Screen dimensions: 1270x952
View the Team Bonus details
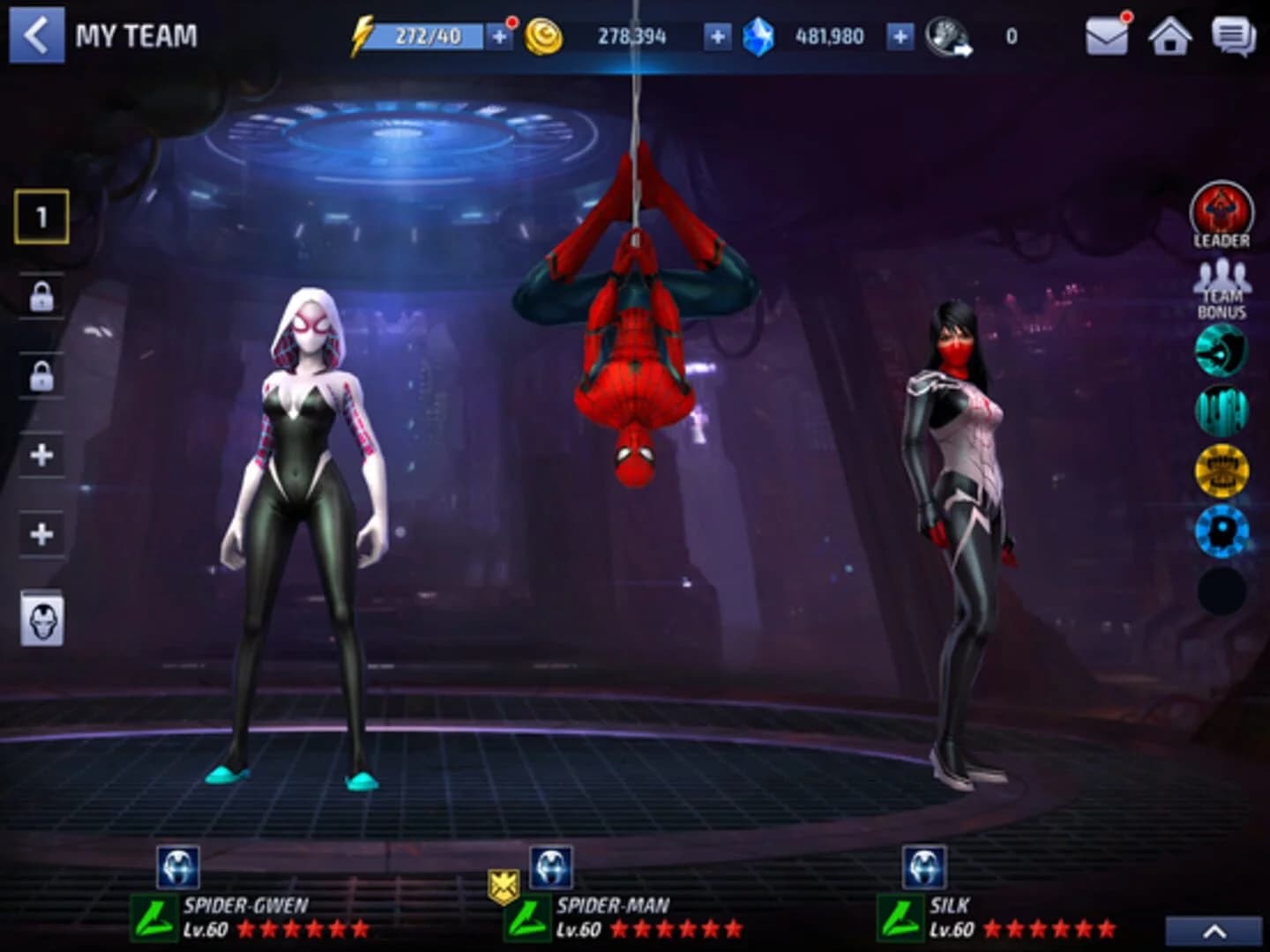[x=1221, y=286]
